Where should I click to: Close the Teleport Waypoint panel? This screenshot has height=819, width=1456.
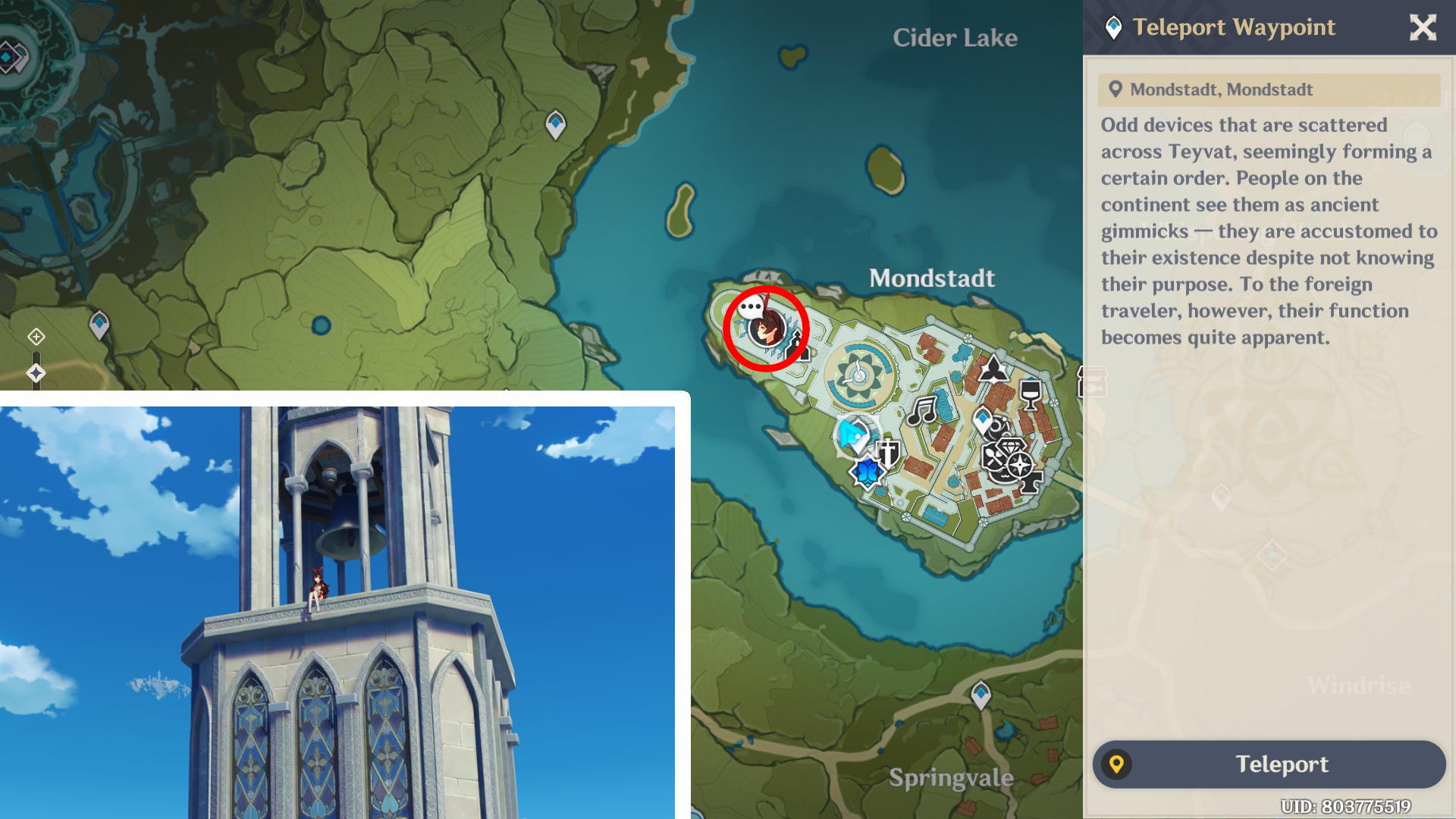(1423, 27)
